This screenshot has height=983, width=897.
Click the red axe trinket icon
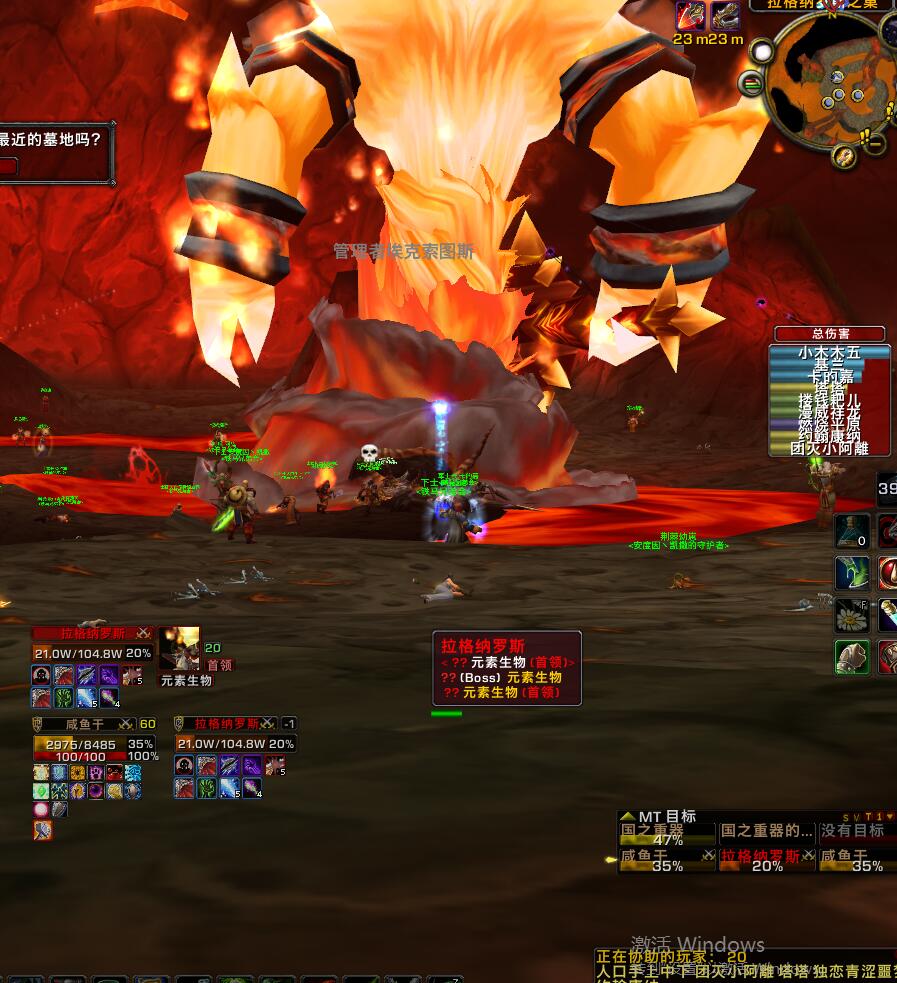690,15
